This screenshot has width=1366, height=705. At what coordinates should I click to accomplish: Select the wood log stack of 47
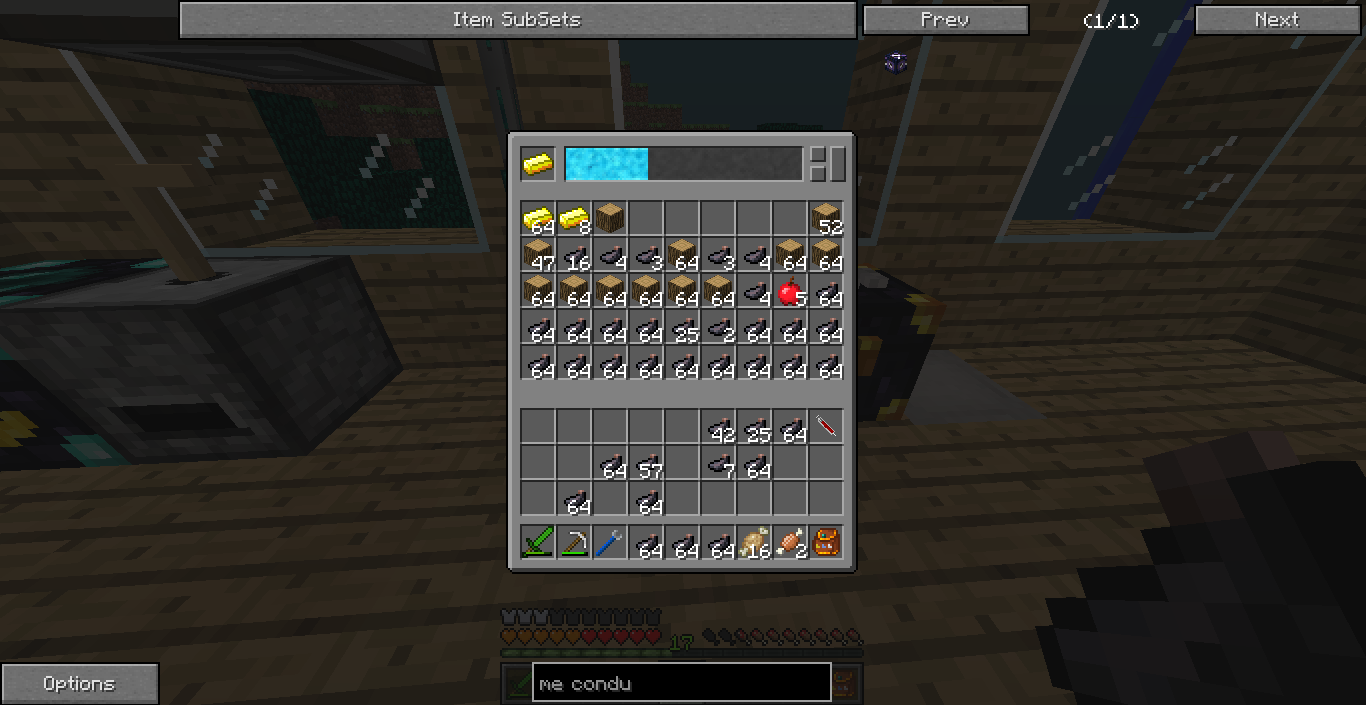(x=538, y=255)
